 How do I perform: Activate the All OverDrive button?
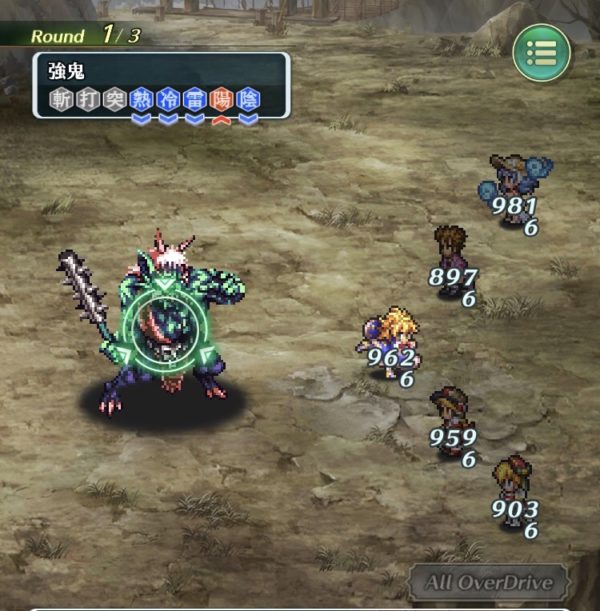(x=489, y=583)
